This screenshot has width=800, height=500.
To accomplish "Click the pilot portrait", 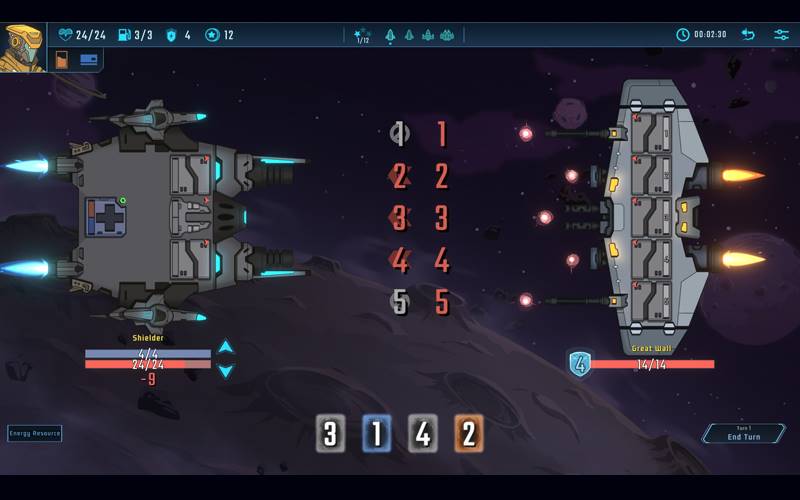I will tap(22, 47).
